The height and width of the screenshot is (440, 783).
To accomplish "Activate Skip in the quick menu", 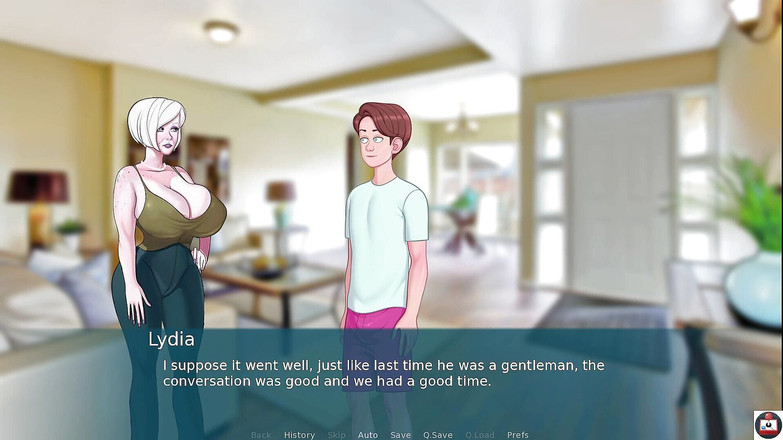I will (x=337, y=435).
